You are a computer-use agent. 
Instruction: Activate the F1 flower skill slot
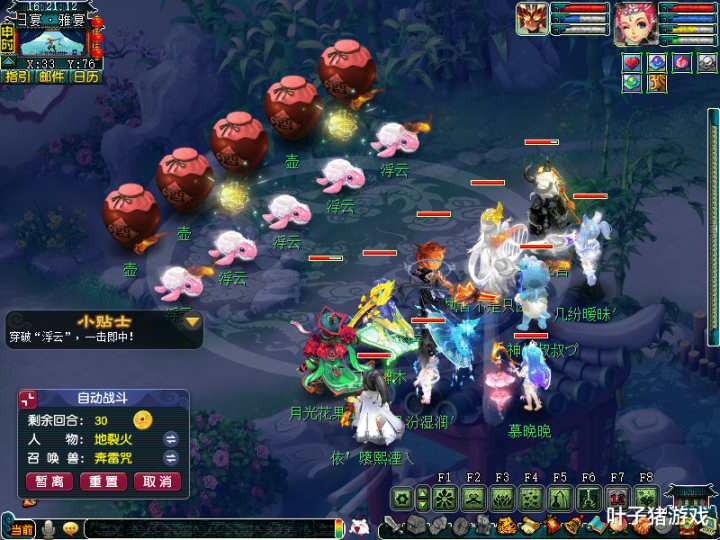coord(445,498)
